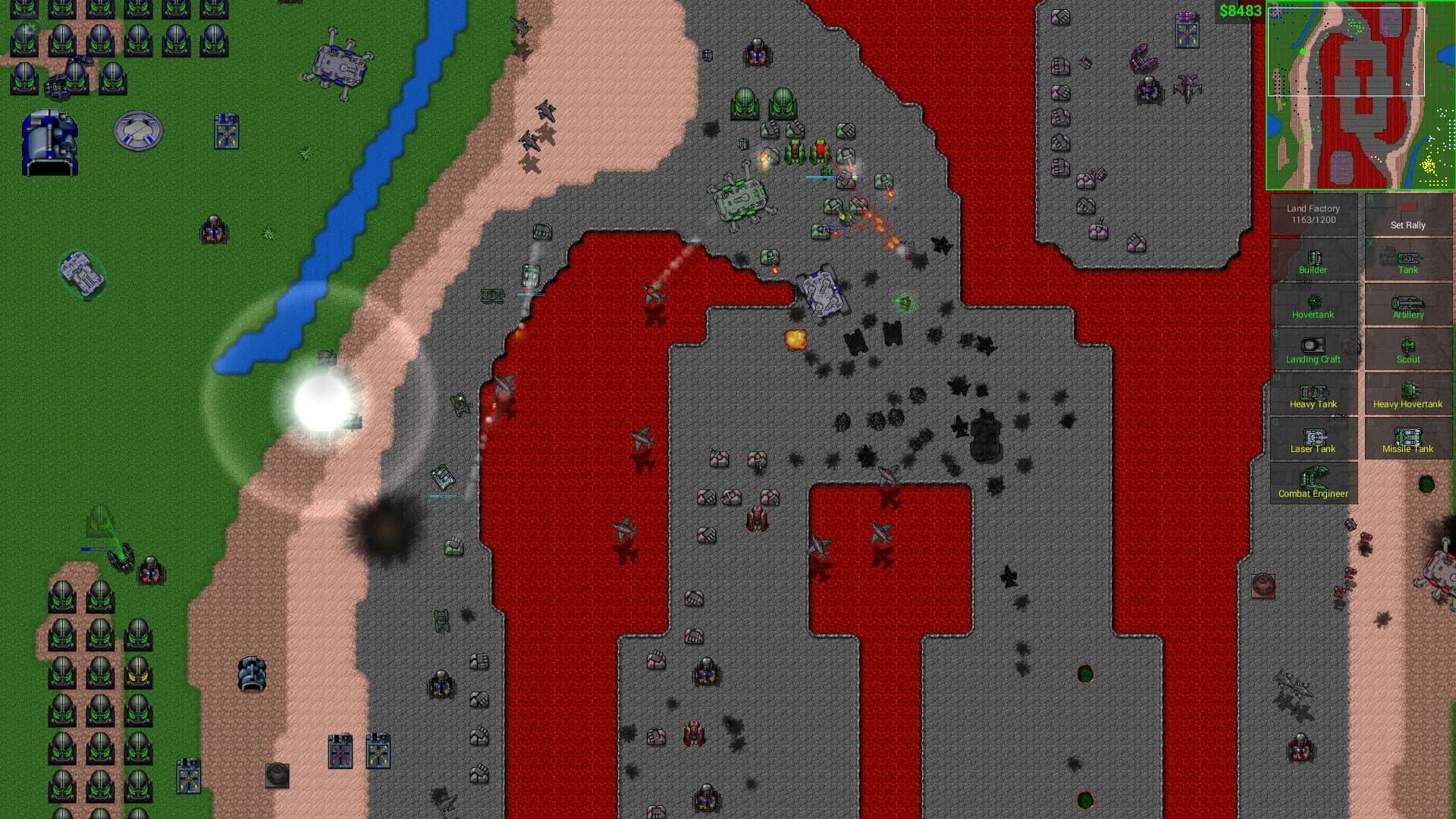Screen dimensions: 1456x819
Task: Select a fighter jet parked on the red terrain
Action: [641, 439]
